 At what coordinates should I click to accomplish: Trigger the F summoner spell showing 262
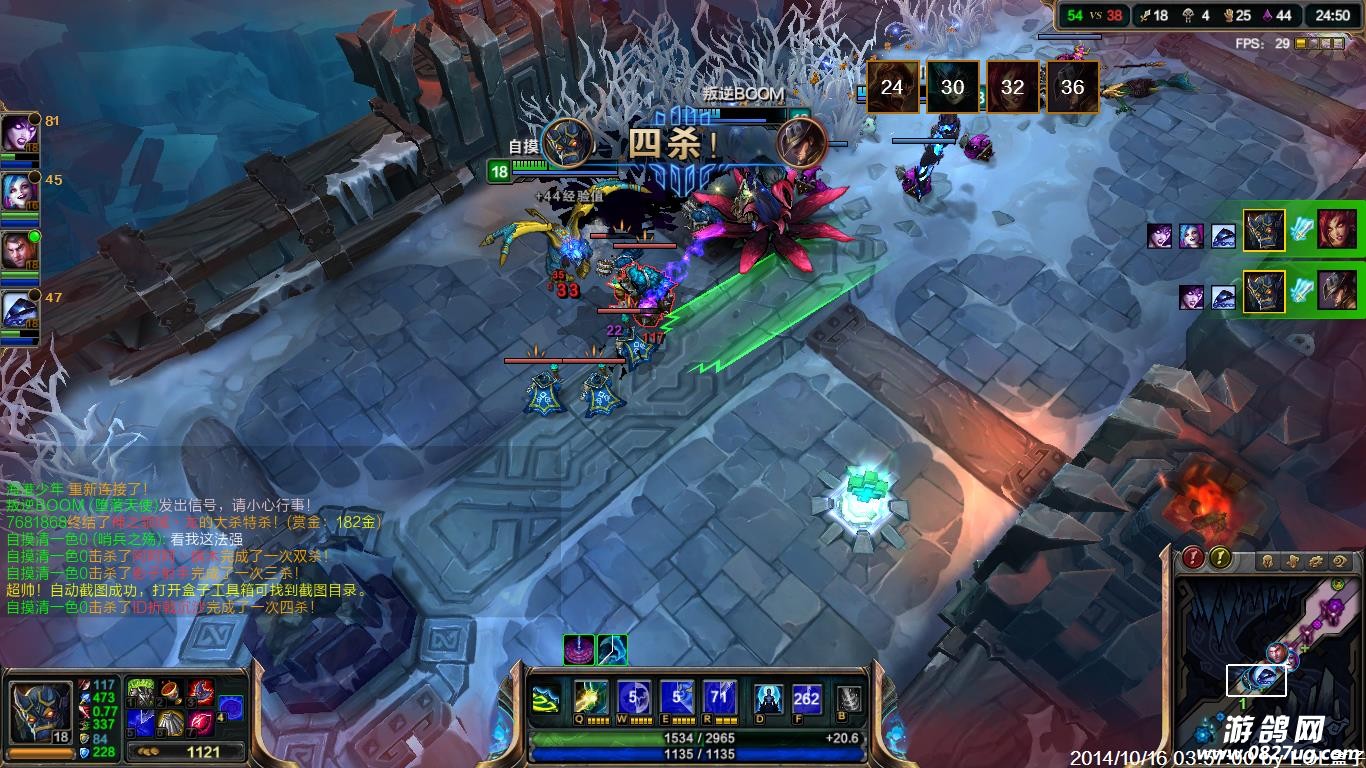806,699
